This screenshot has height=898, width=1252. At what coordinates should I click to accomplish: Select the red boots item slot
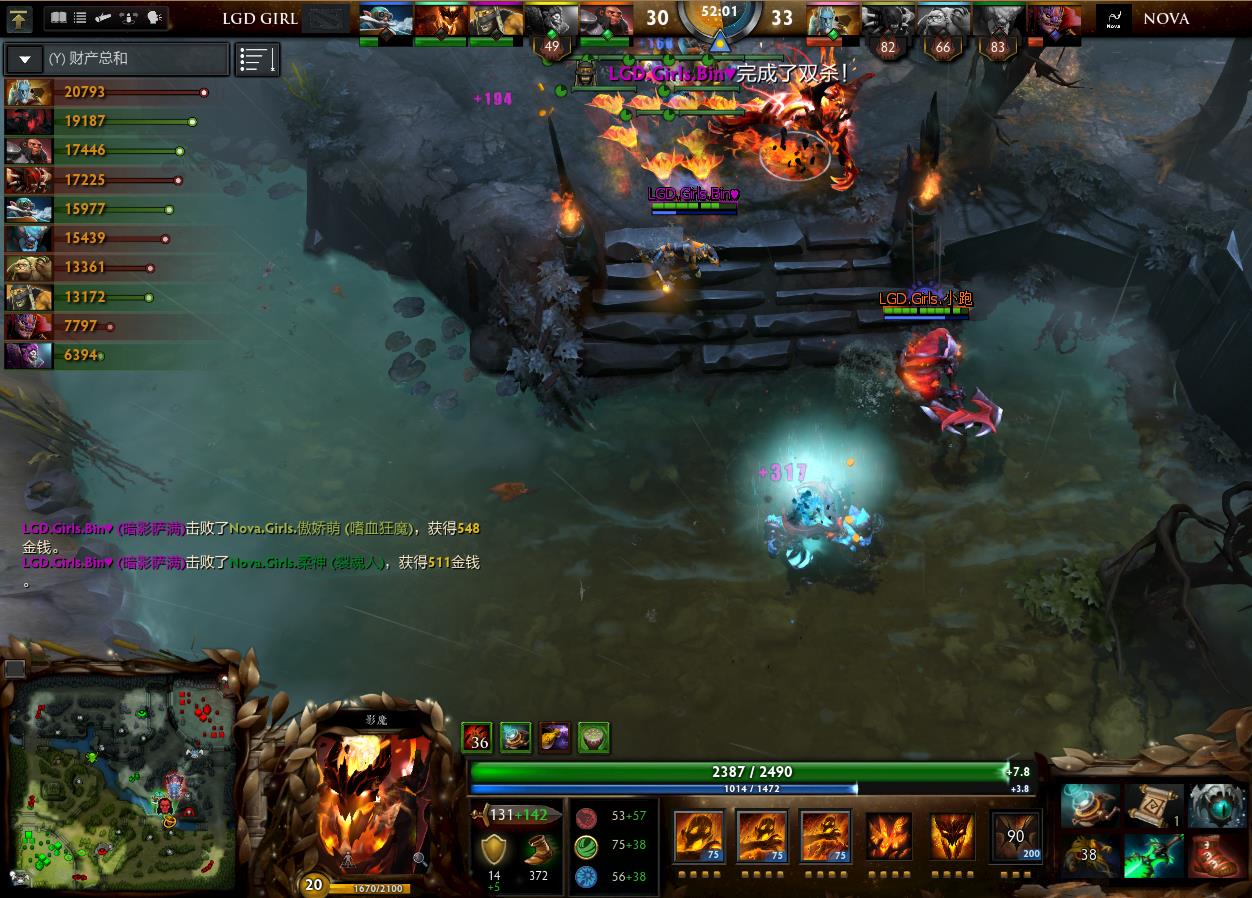click(x=1217, y=857)
